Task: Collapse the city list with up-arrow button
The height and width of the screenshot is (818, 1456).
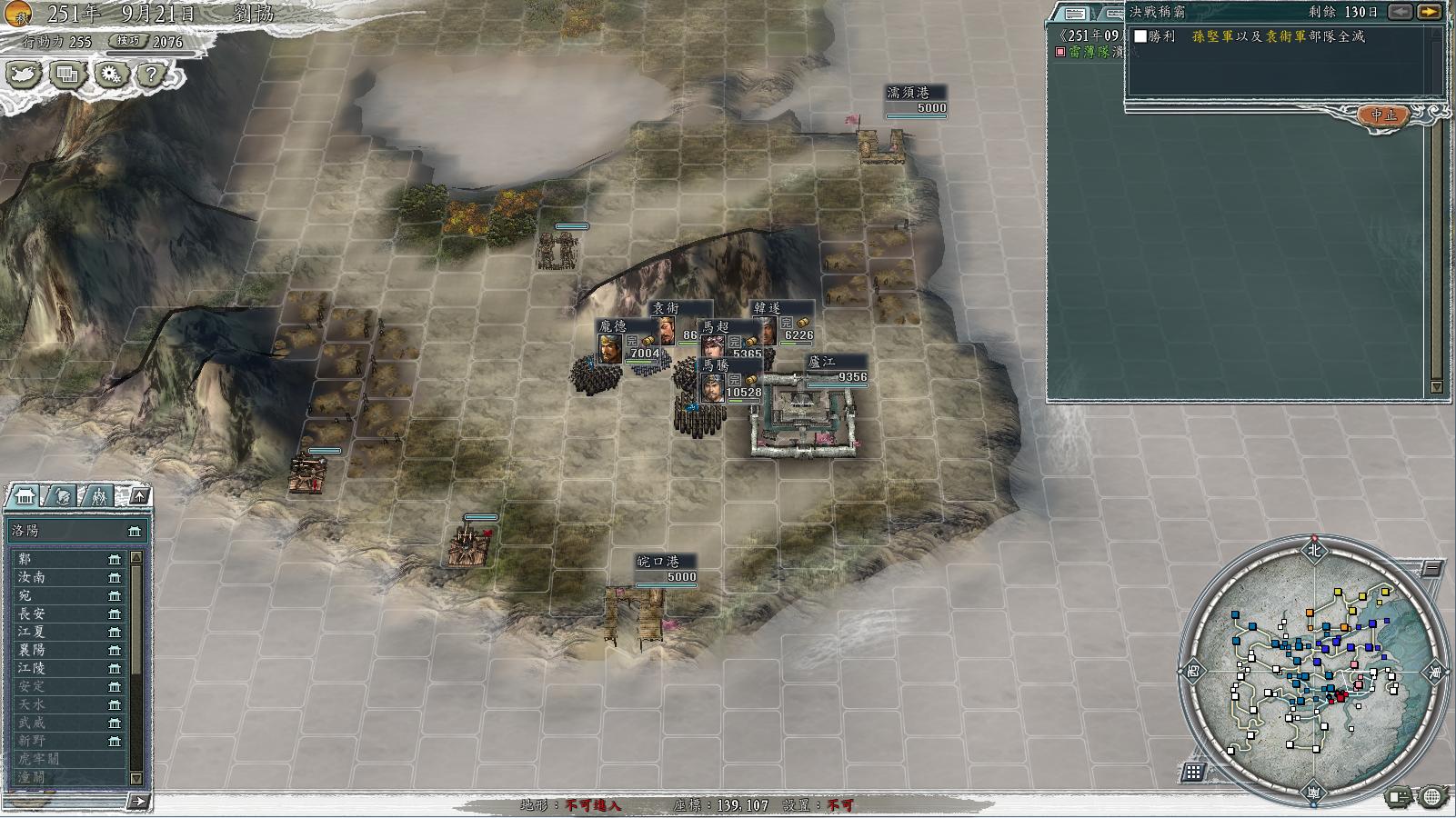Action: 139,495
